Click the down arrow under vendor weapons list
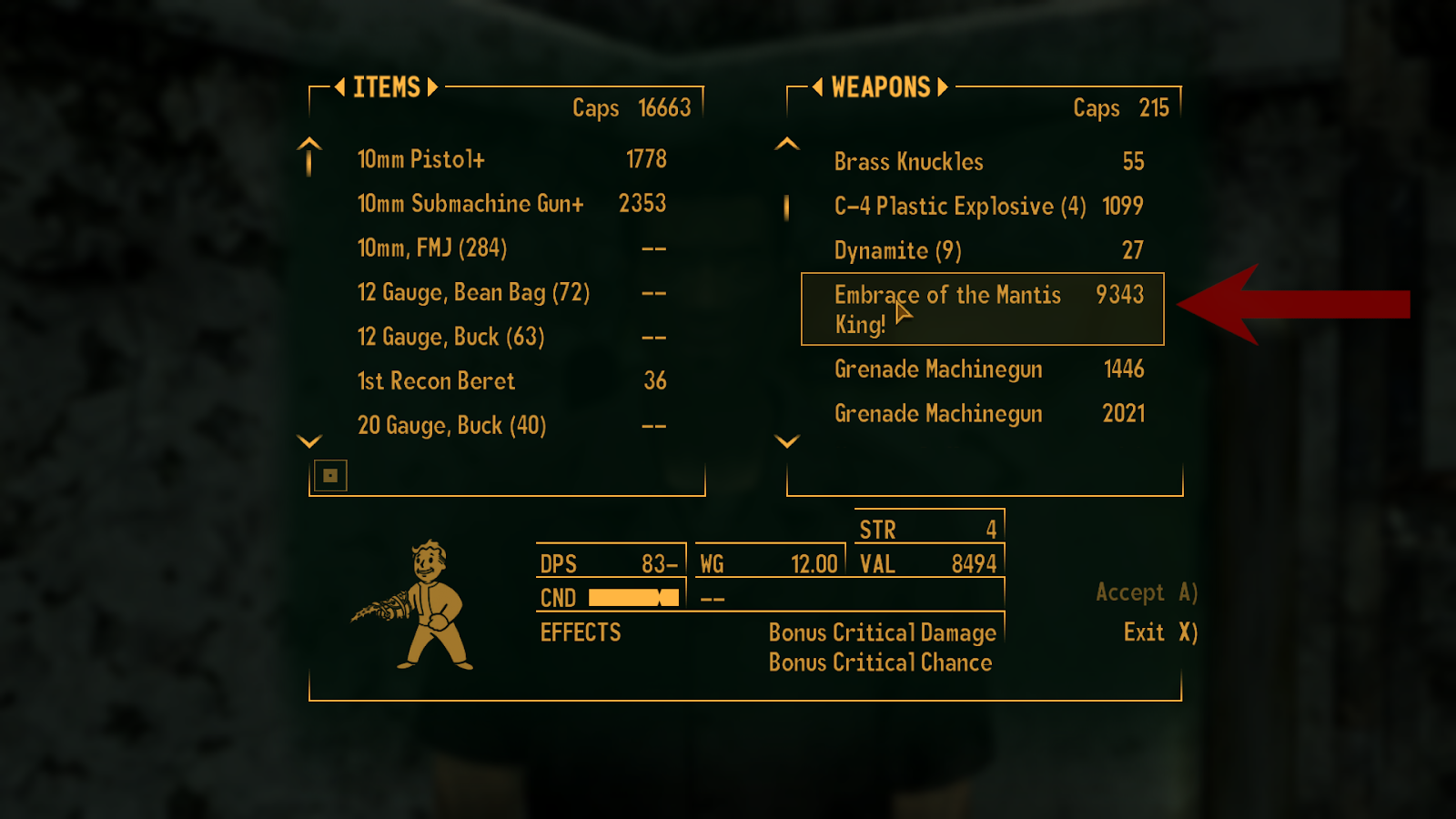 [787, 441]
